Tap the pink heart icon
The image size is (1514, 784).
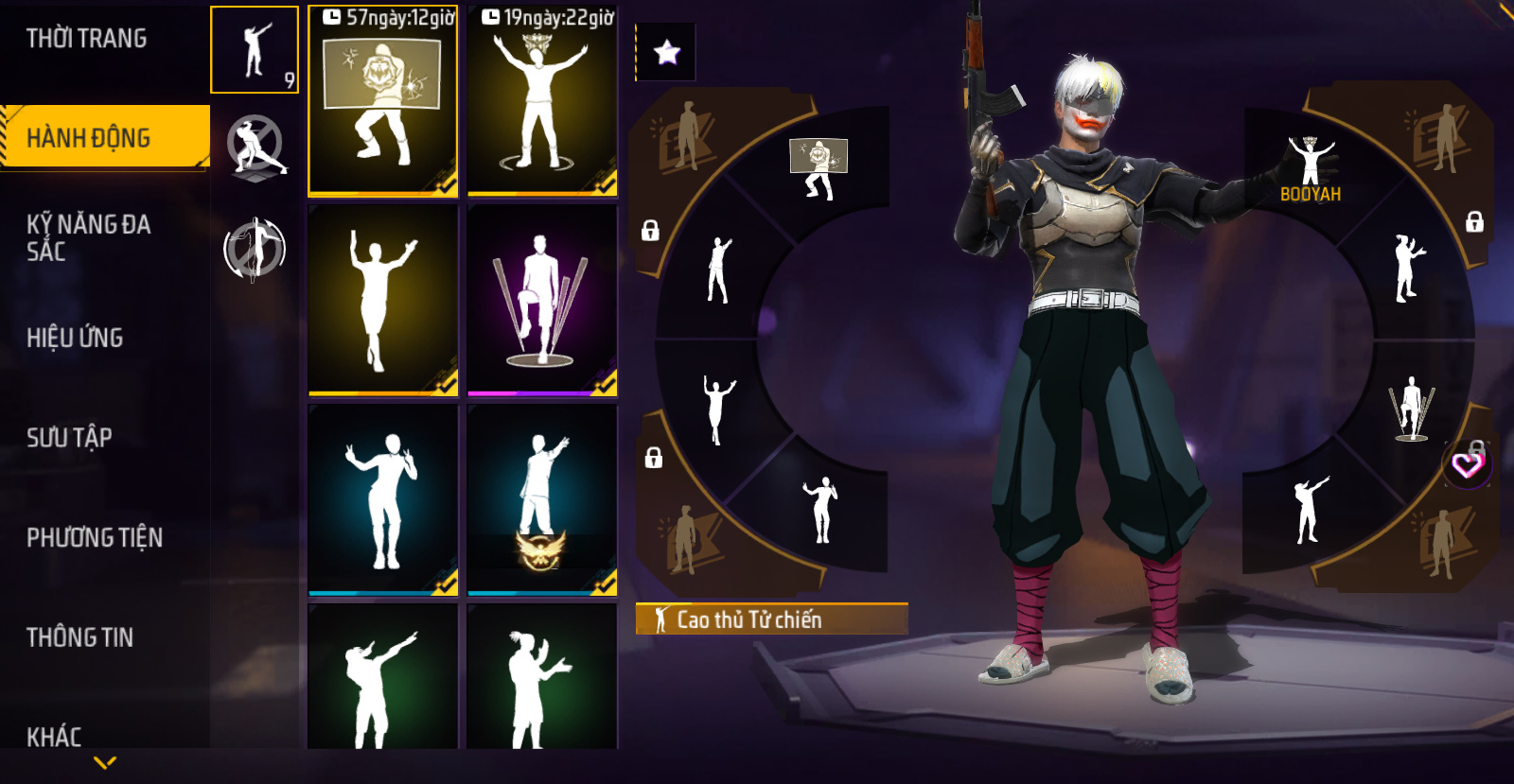[x=1467, y=464]
